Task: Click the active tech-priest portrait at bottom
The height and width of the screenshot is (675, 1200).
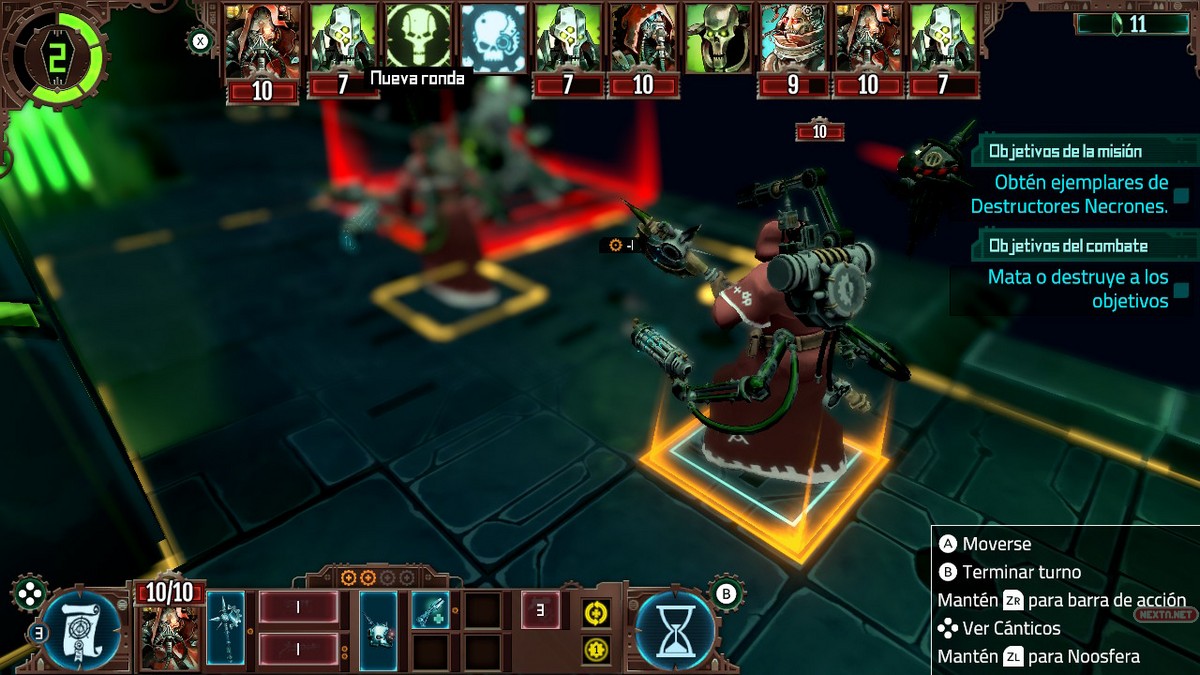Action: pyautogui.click(x=170, y=637)
